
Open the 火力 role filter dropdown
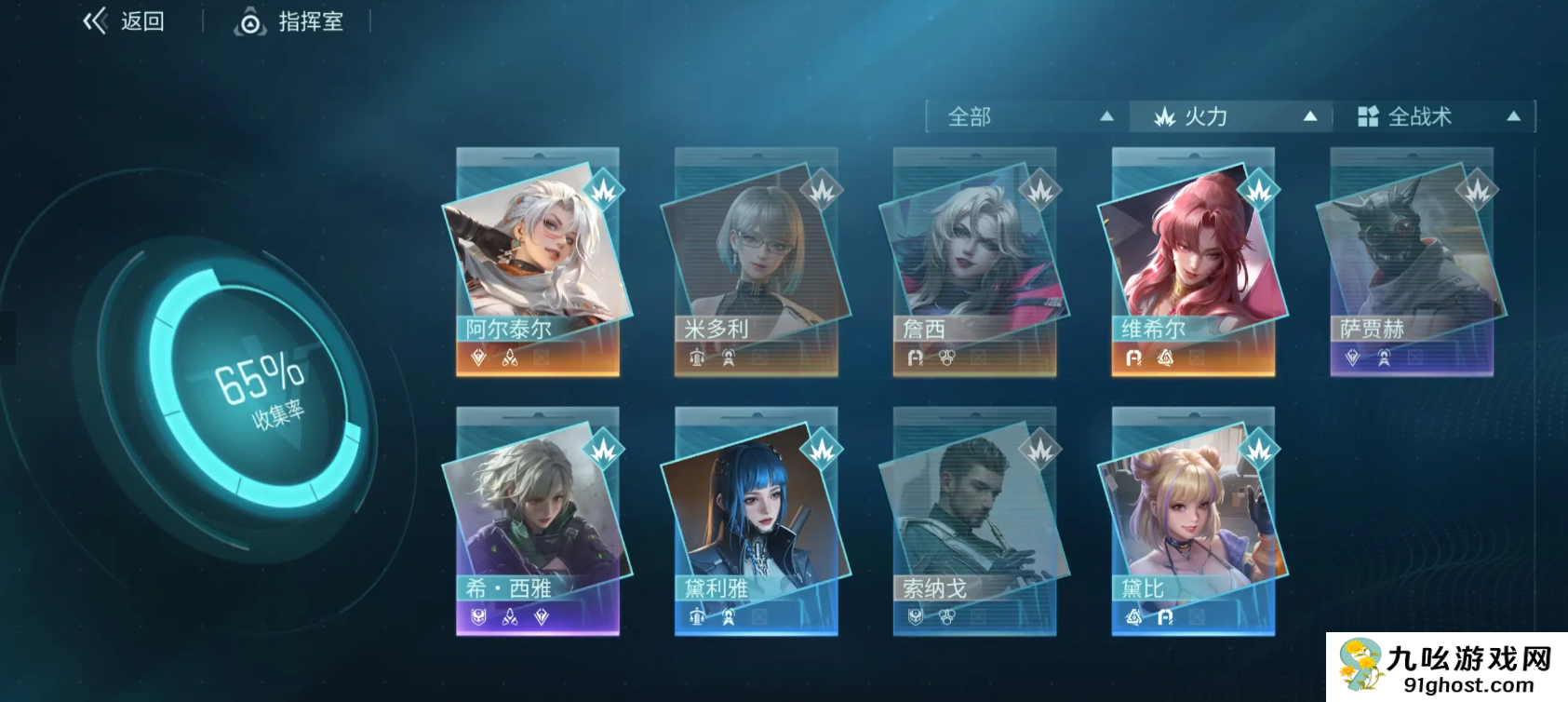(x=1233, y=116)
